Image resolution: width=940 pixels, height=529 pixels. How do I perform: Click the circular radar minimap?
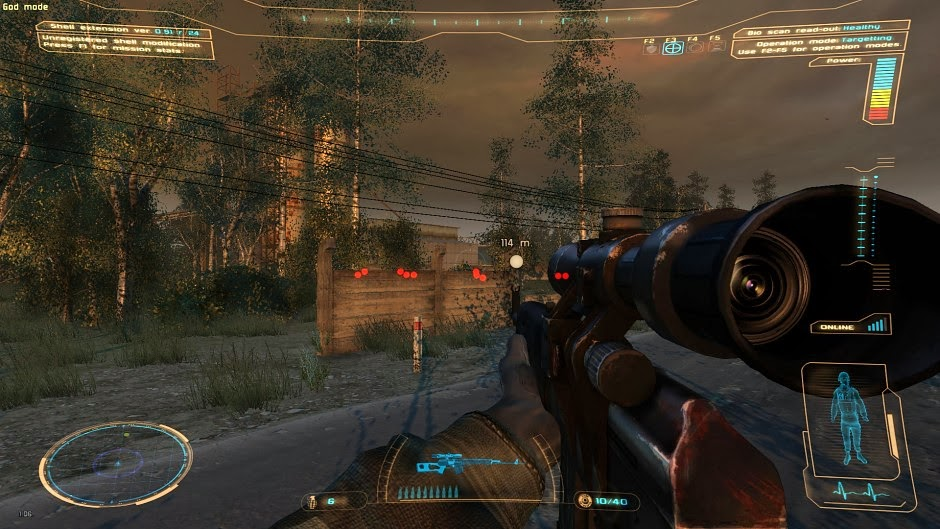[x=115, y=463]
